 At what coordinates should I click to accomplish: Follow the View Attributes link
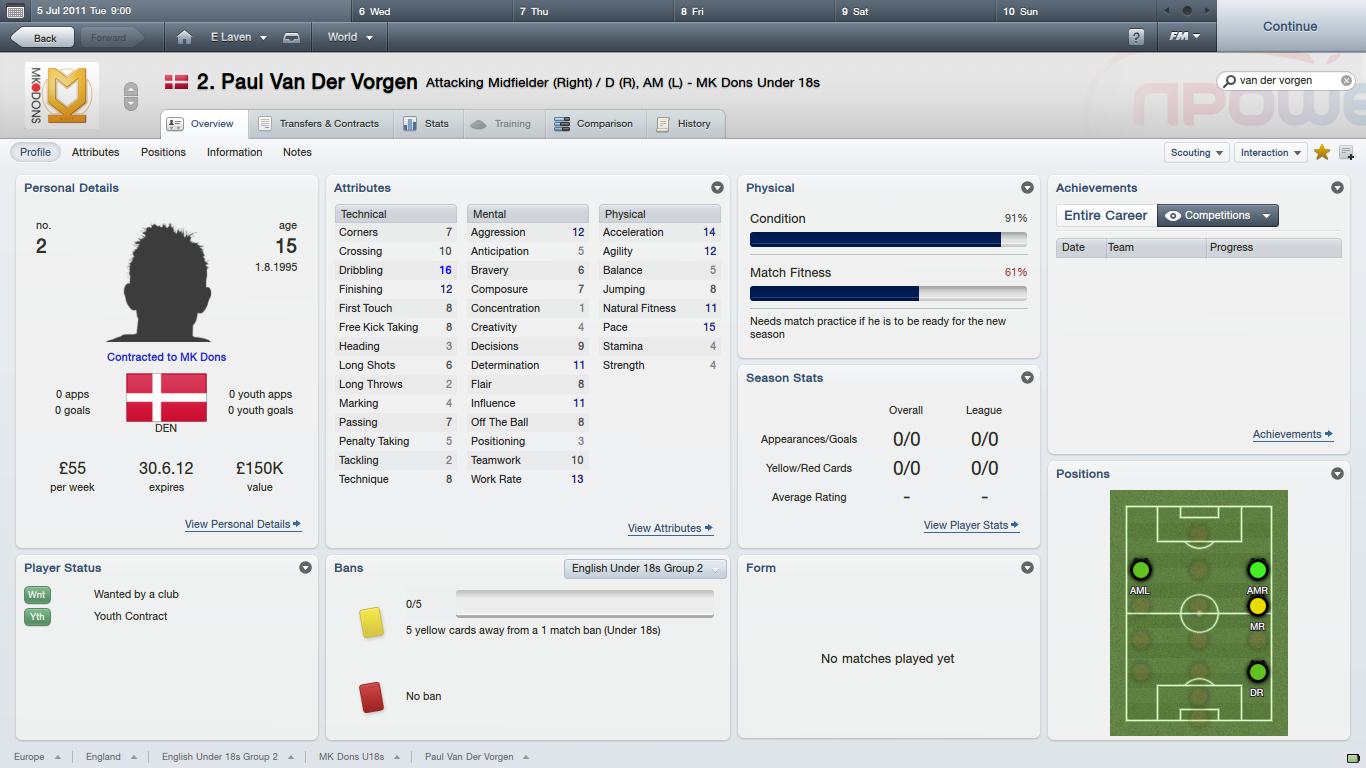[669, 528]
